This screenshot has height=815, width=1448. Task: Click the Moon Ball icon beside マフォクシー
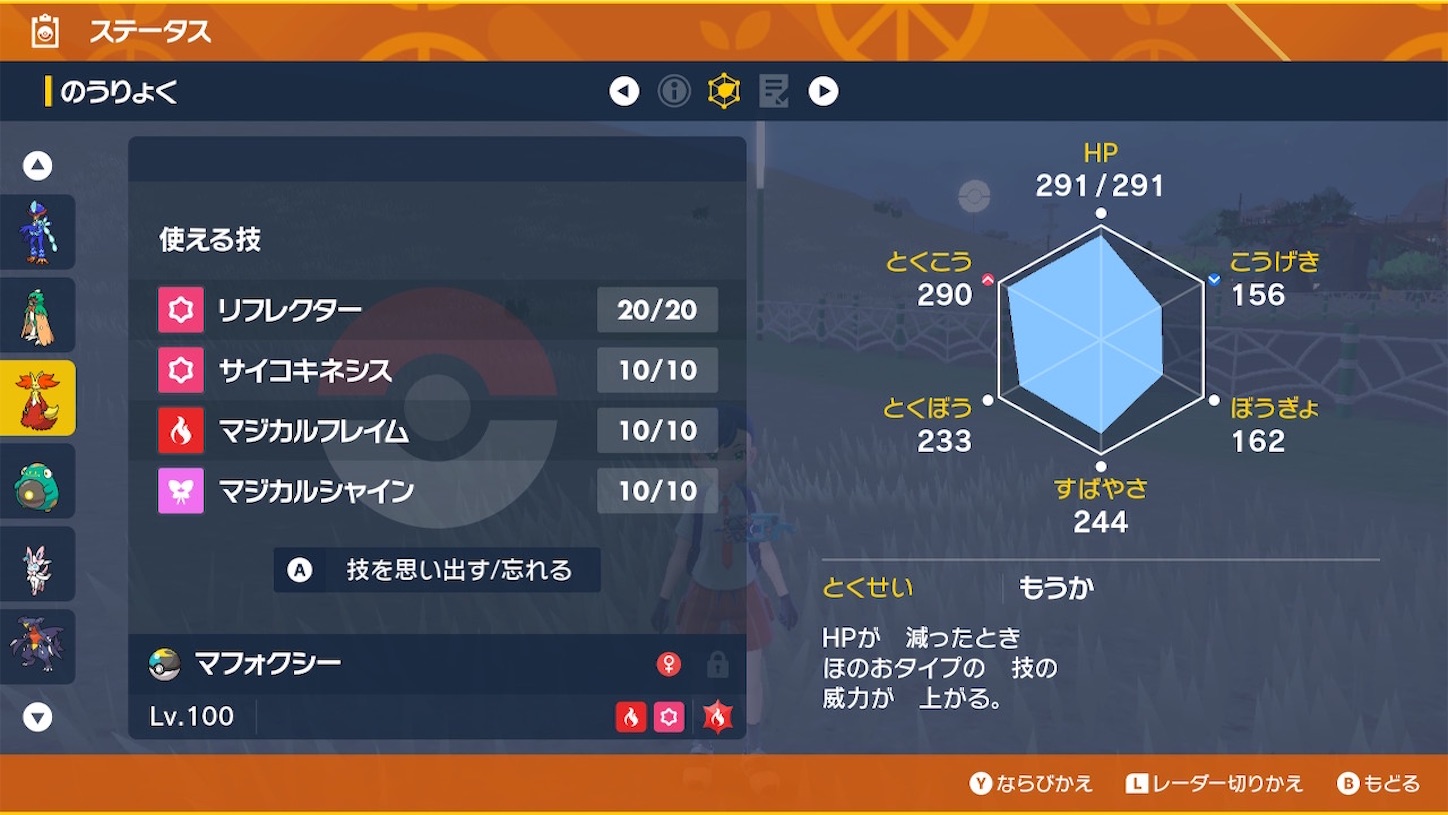161,662
